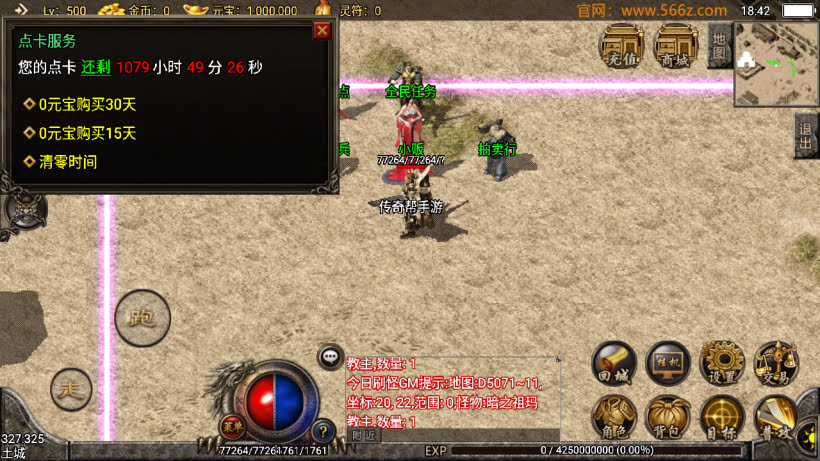
Task: Click the minimap in the corner
Action: (x=776, y=64)
